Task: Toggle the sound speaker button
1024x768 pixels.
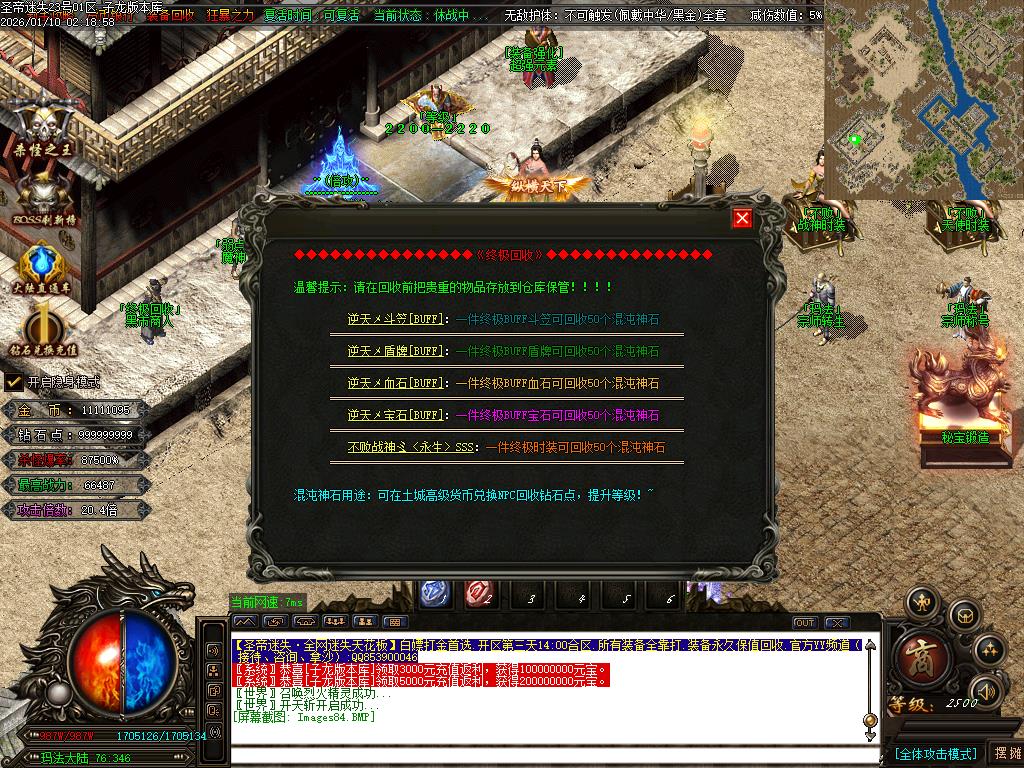Action: coord(987,691)
